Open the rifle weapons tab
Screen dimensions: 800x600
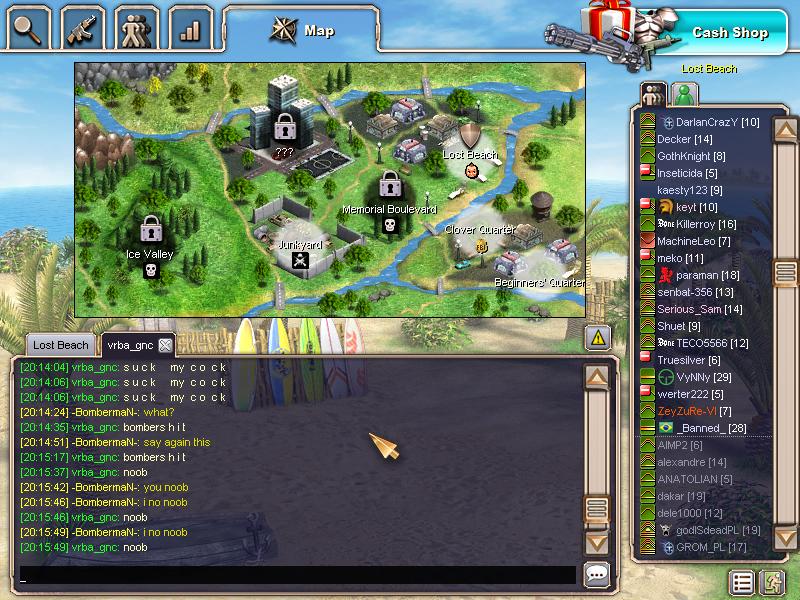pyautogui.click(x=84, y=27)
